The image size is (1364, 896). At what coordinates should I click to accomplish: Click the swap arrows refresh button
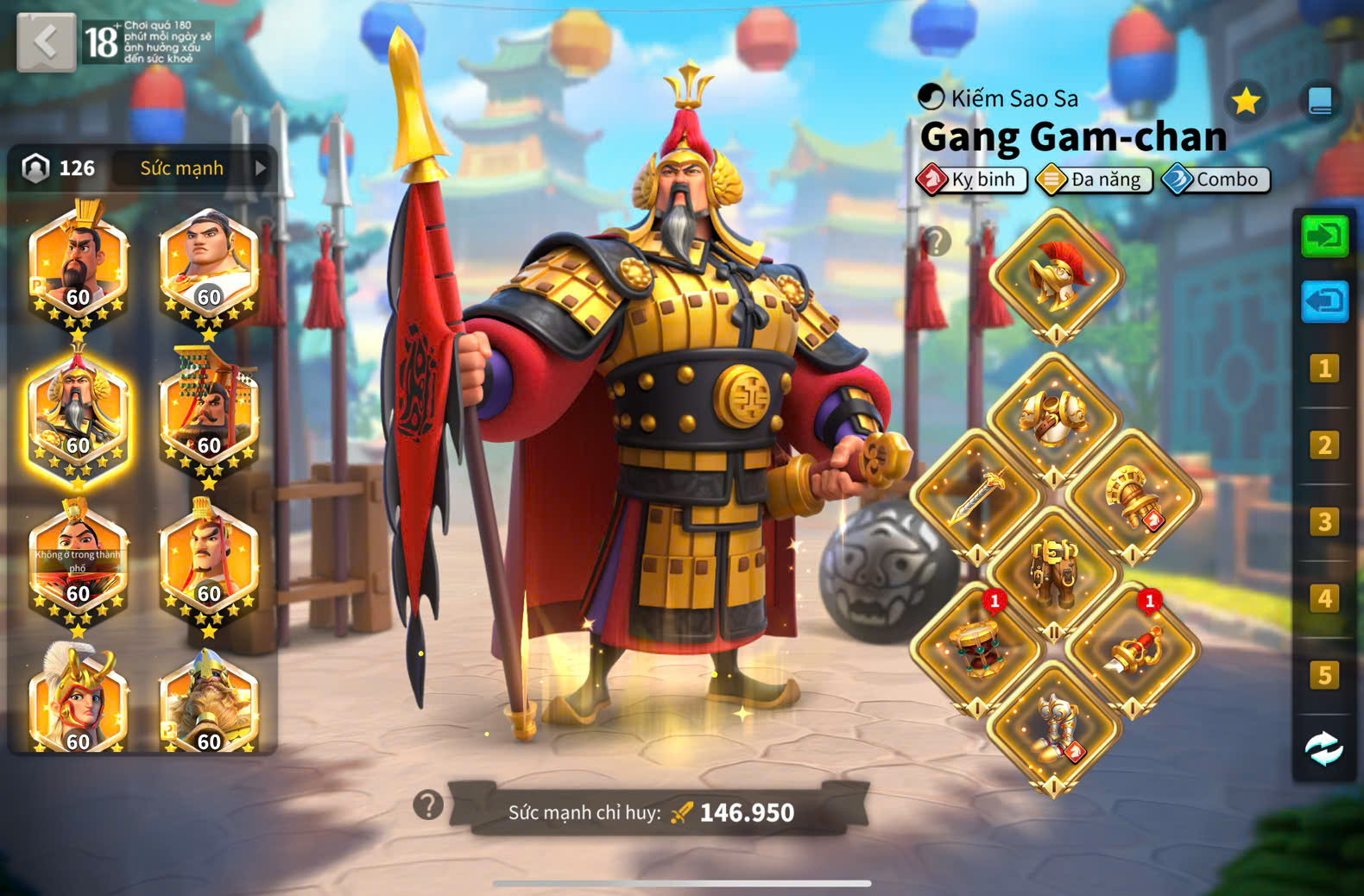(x=1324, y=748)
